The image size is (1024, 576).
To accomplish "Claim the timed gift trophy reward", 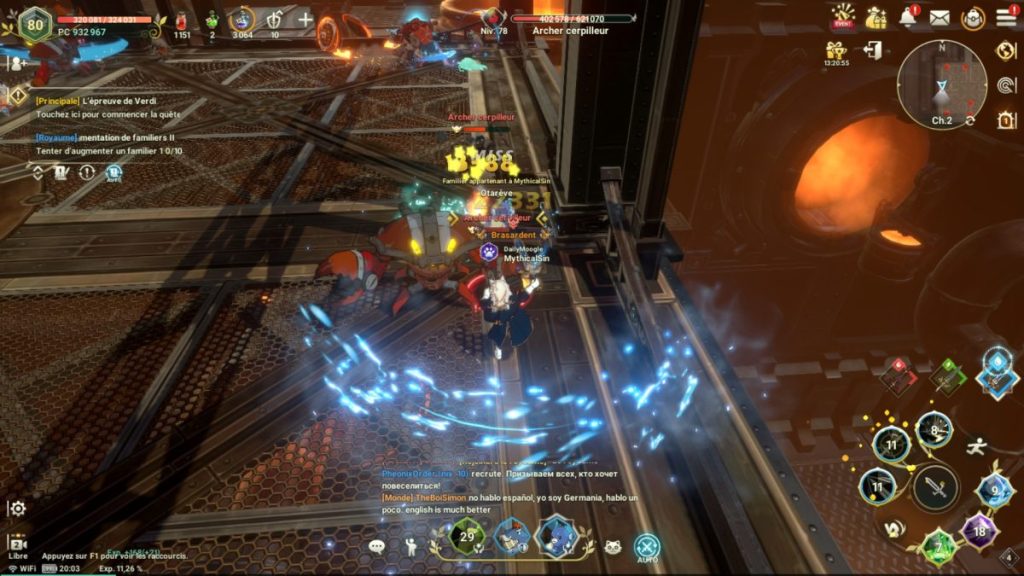I will click(836, 51).
